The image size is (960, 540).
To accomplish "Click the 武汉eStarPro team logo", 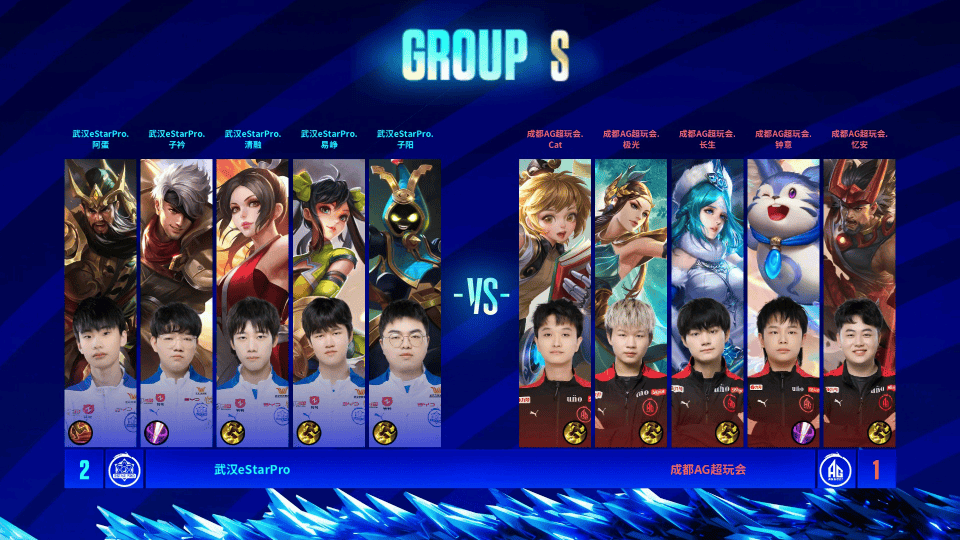I will 125,469.
